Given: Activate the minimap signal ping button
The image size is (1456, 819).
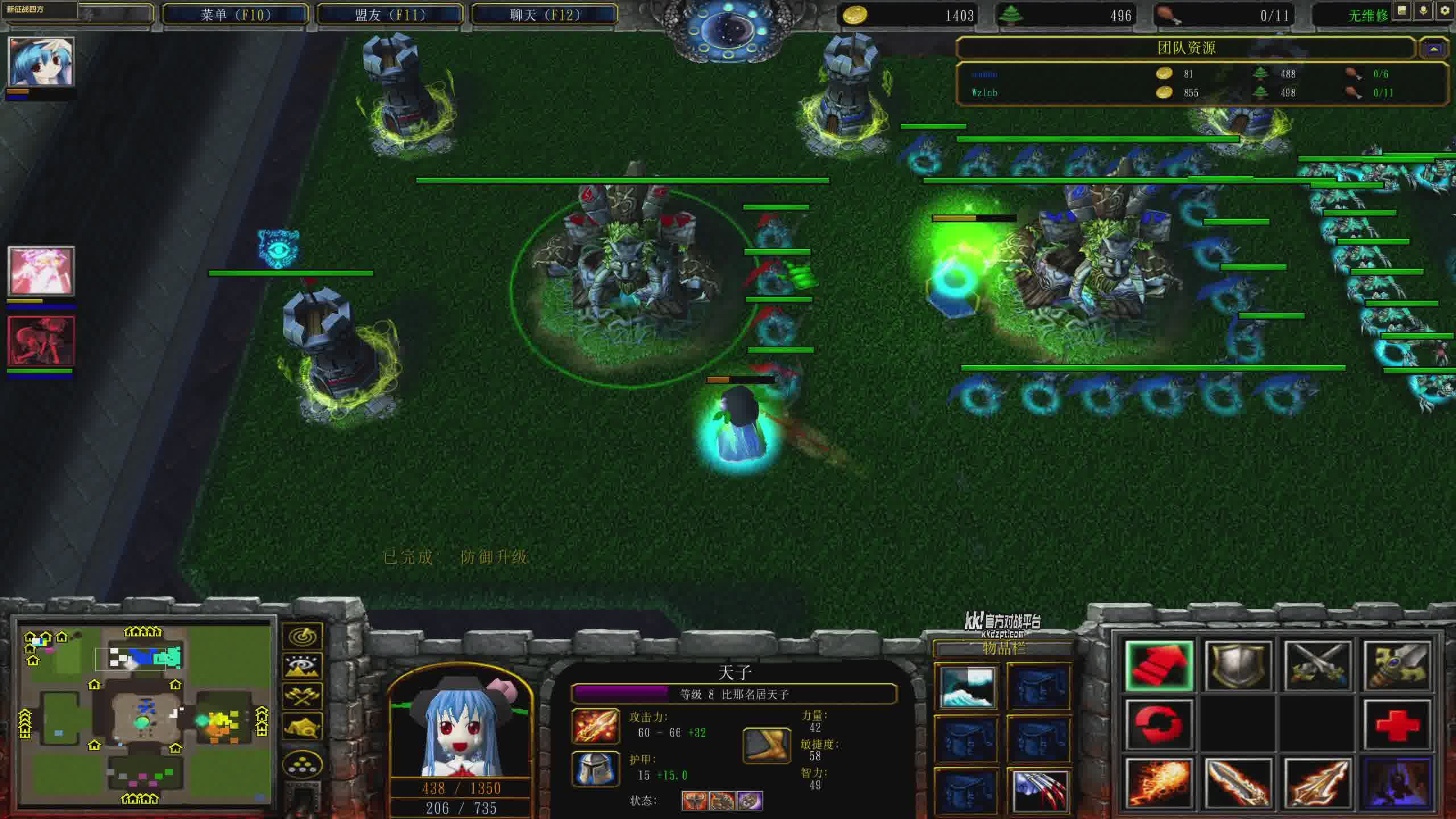Looking at the screenshot, I should click(x=303, y=636).
